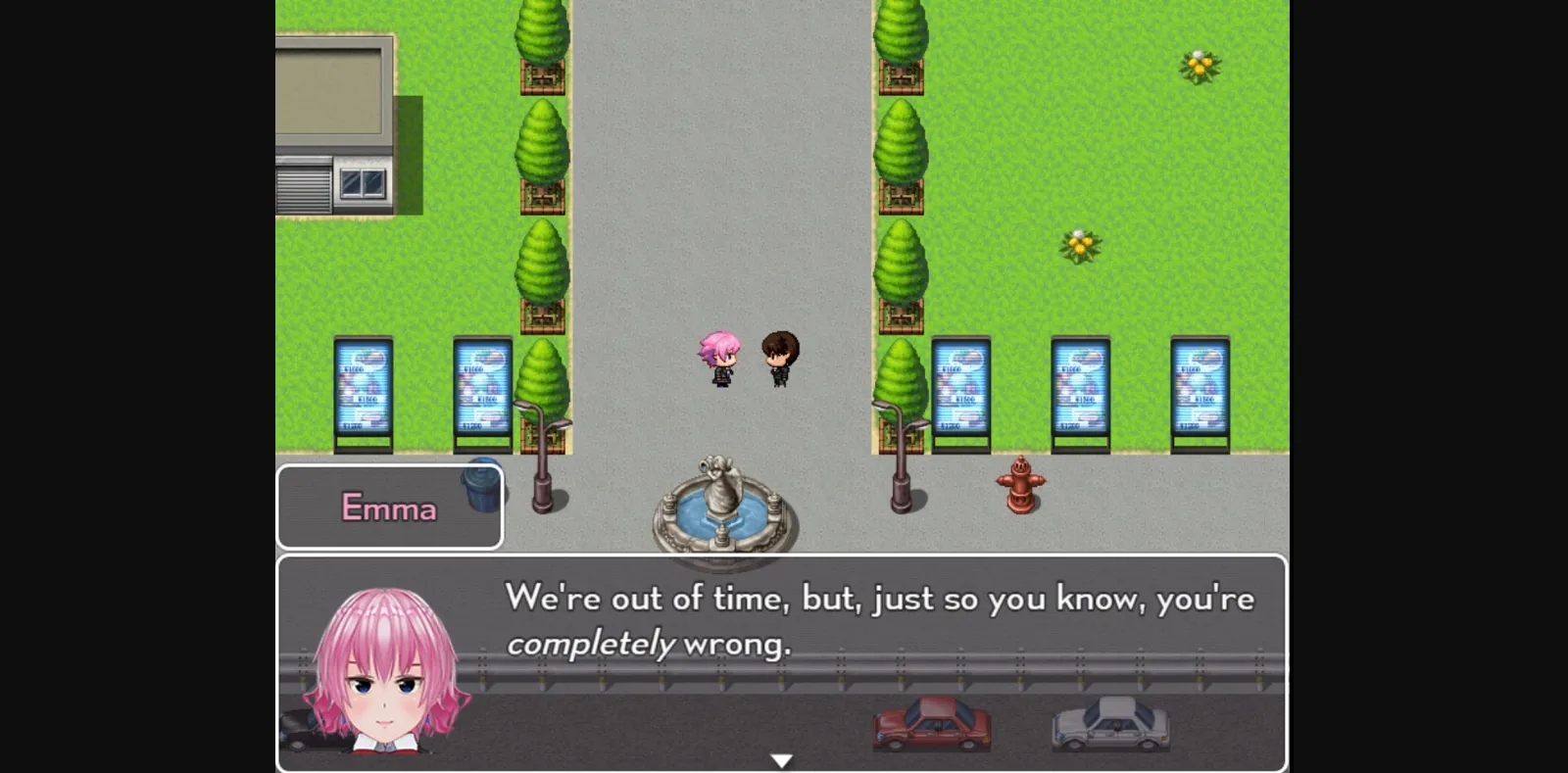The width and height of the screenshot is (1568, 773).
Task: Click the flowers in the middle grass area
Action: tap(1078, 243)
